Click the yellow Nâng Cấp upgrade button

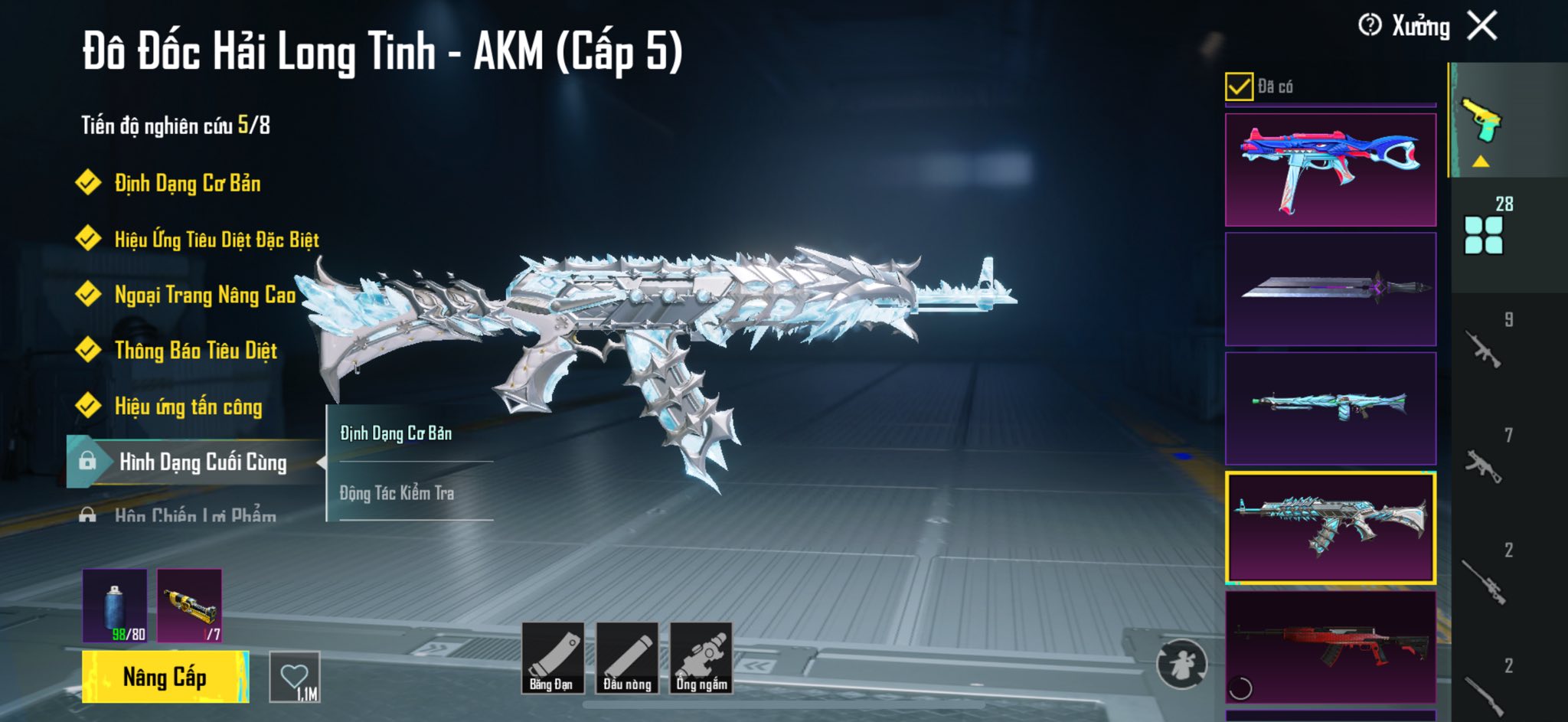pyautogui.click(x=165, y=677)
